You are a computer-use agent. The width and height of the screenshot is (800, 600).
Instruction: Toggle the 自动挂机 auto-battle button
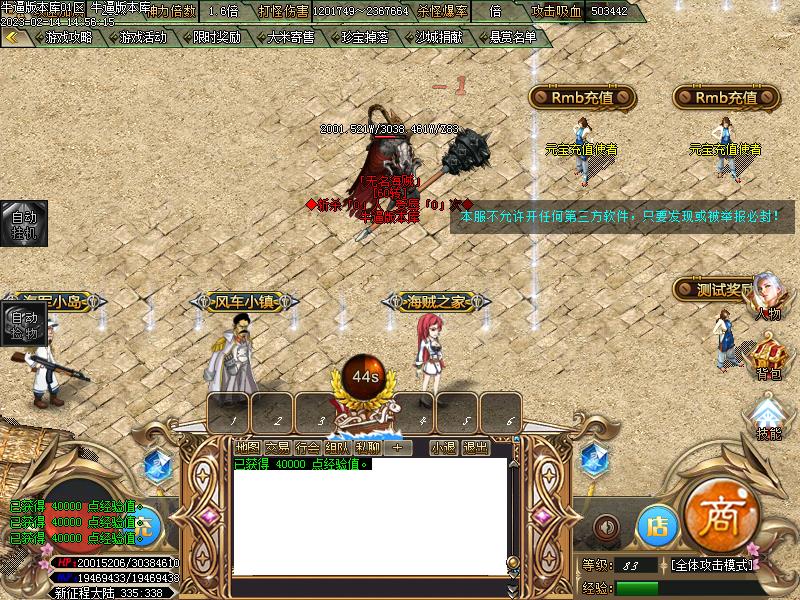pyautogui.click(x=23, y=224)
